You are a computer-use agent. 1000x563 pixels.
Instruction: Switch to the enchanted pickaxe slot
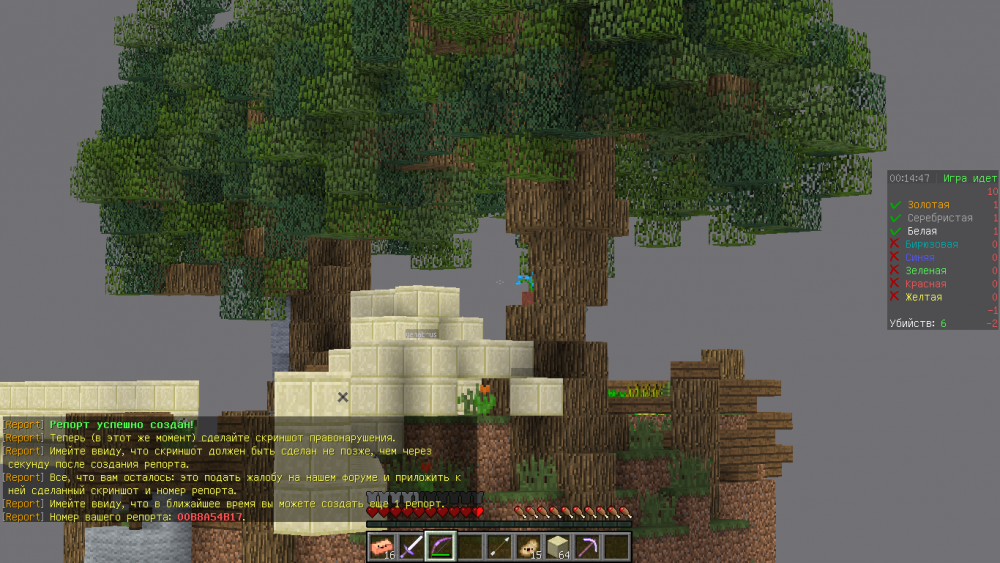point(586,546)
